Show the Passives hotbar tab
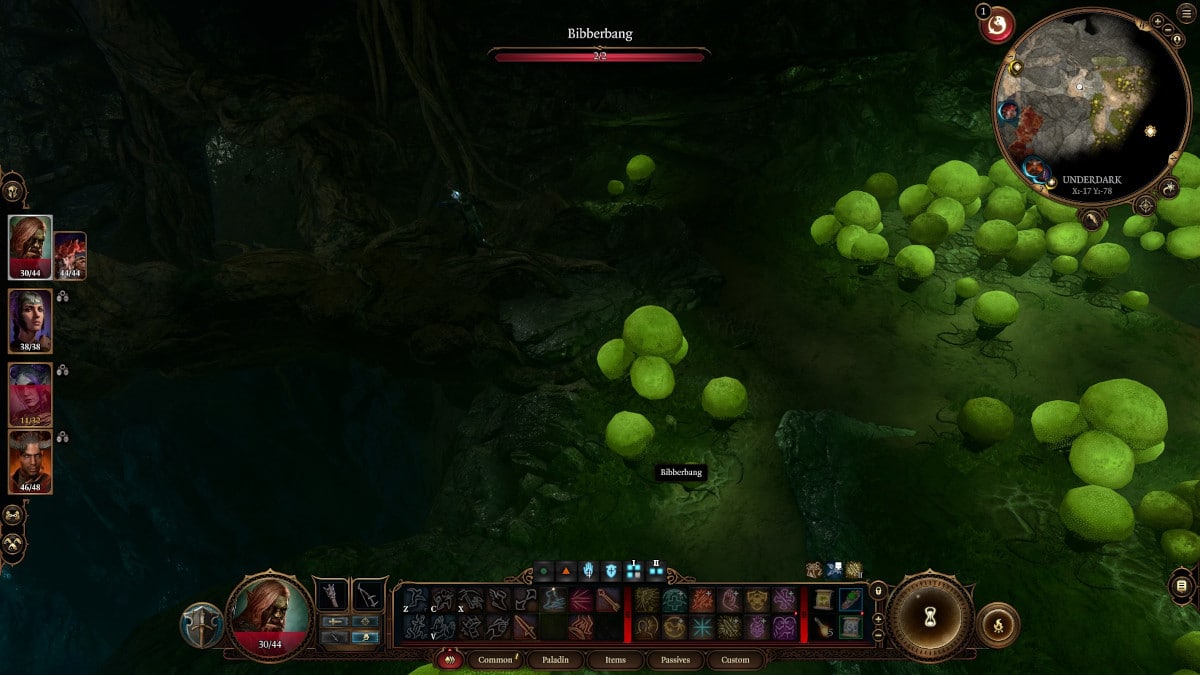This screenshot has height=675, width=1200. [x=674, y=660]
